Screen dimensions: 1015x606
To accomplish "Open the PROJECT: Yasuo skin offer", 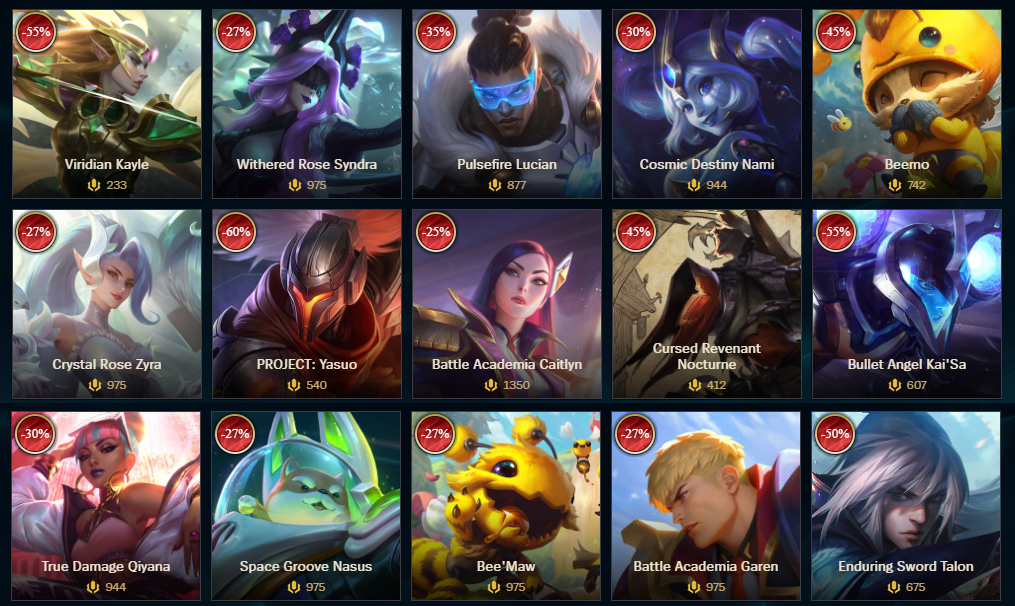I will 307,304.
